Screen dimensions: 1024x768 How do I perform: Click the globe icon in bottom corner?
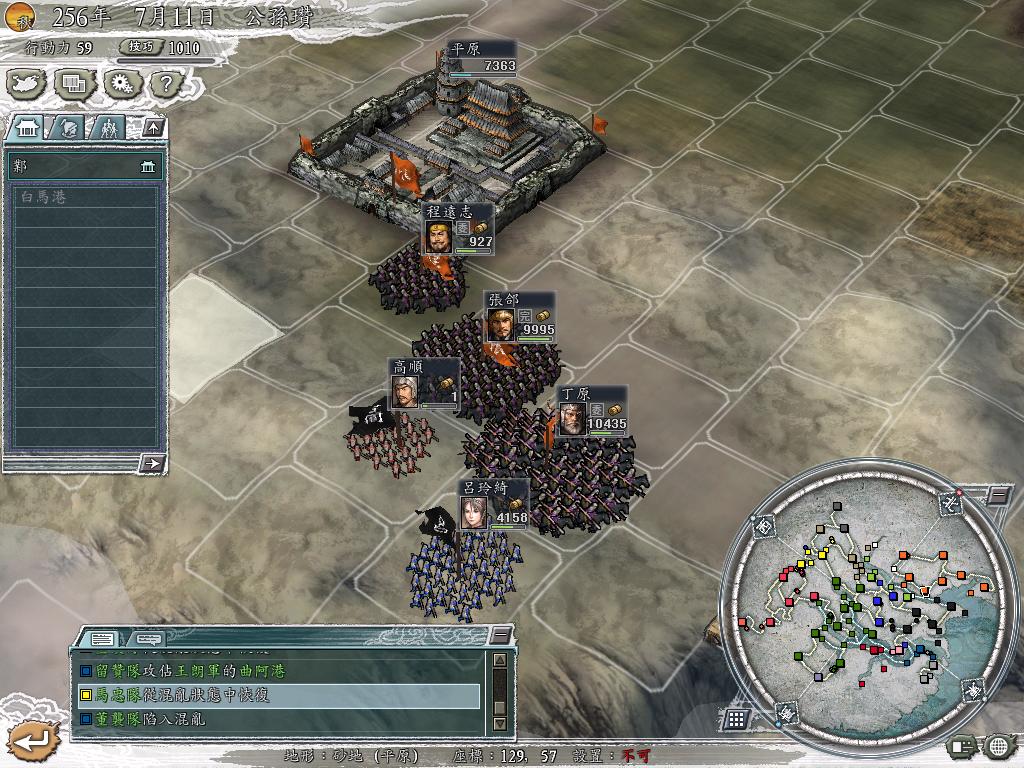click(999, 745)
